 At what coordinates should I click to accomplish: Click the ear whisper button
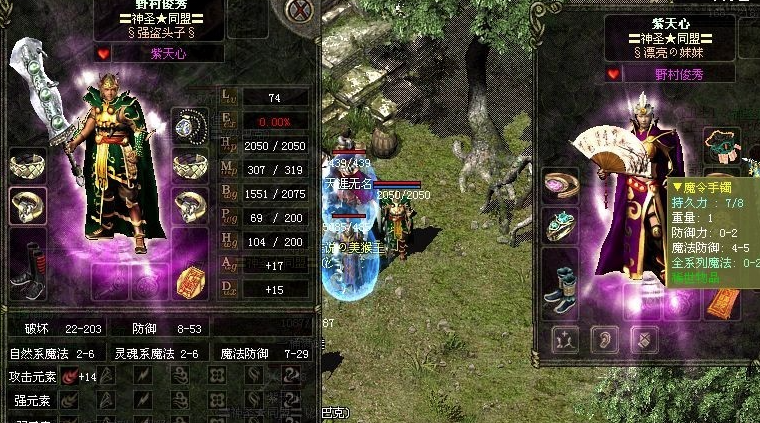tap(603, 339)
